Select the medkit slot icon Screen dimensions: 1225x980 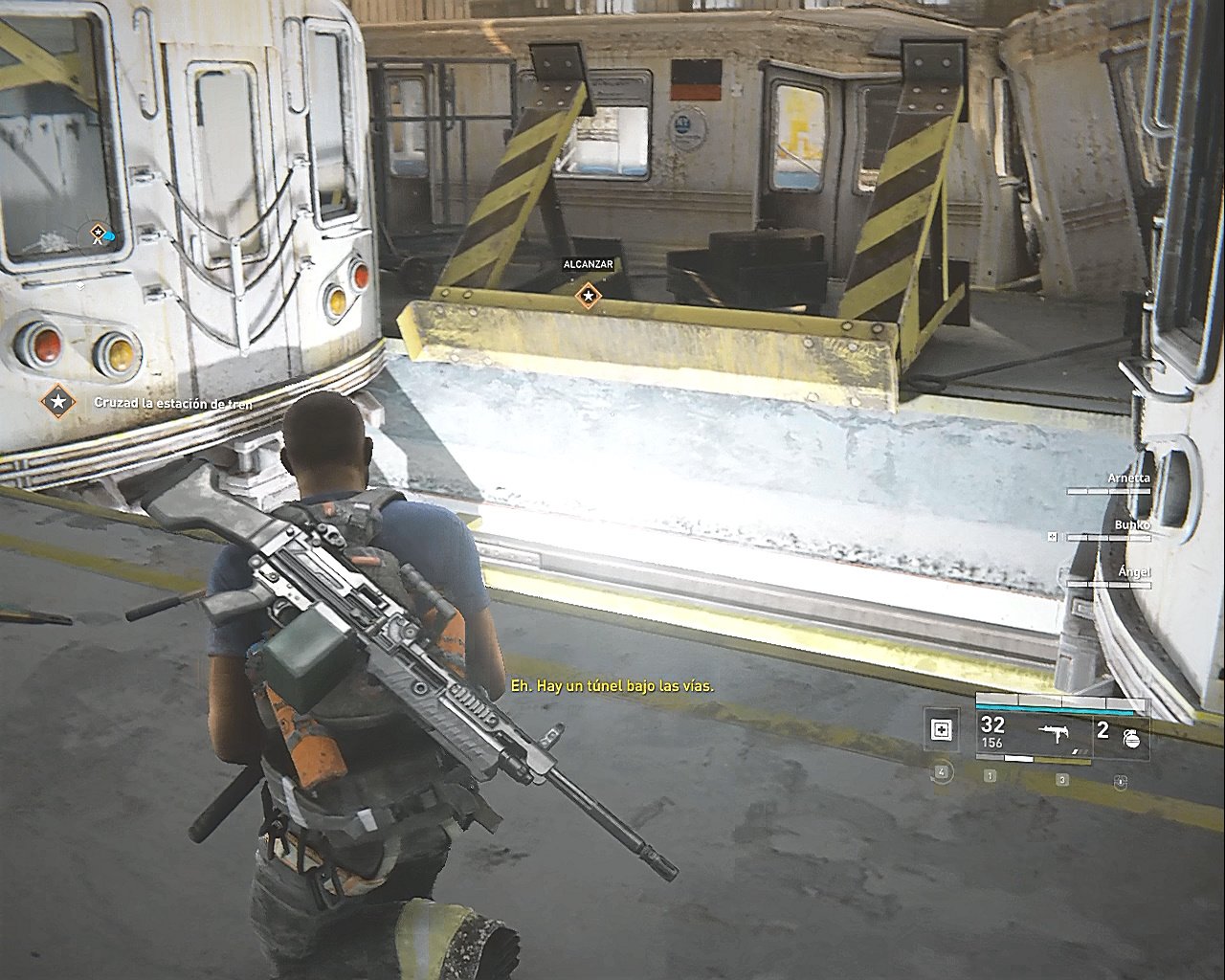pos(942,731)
